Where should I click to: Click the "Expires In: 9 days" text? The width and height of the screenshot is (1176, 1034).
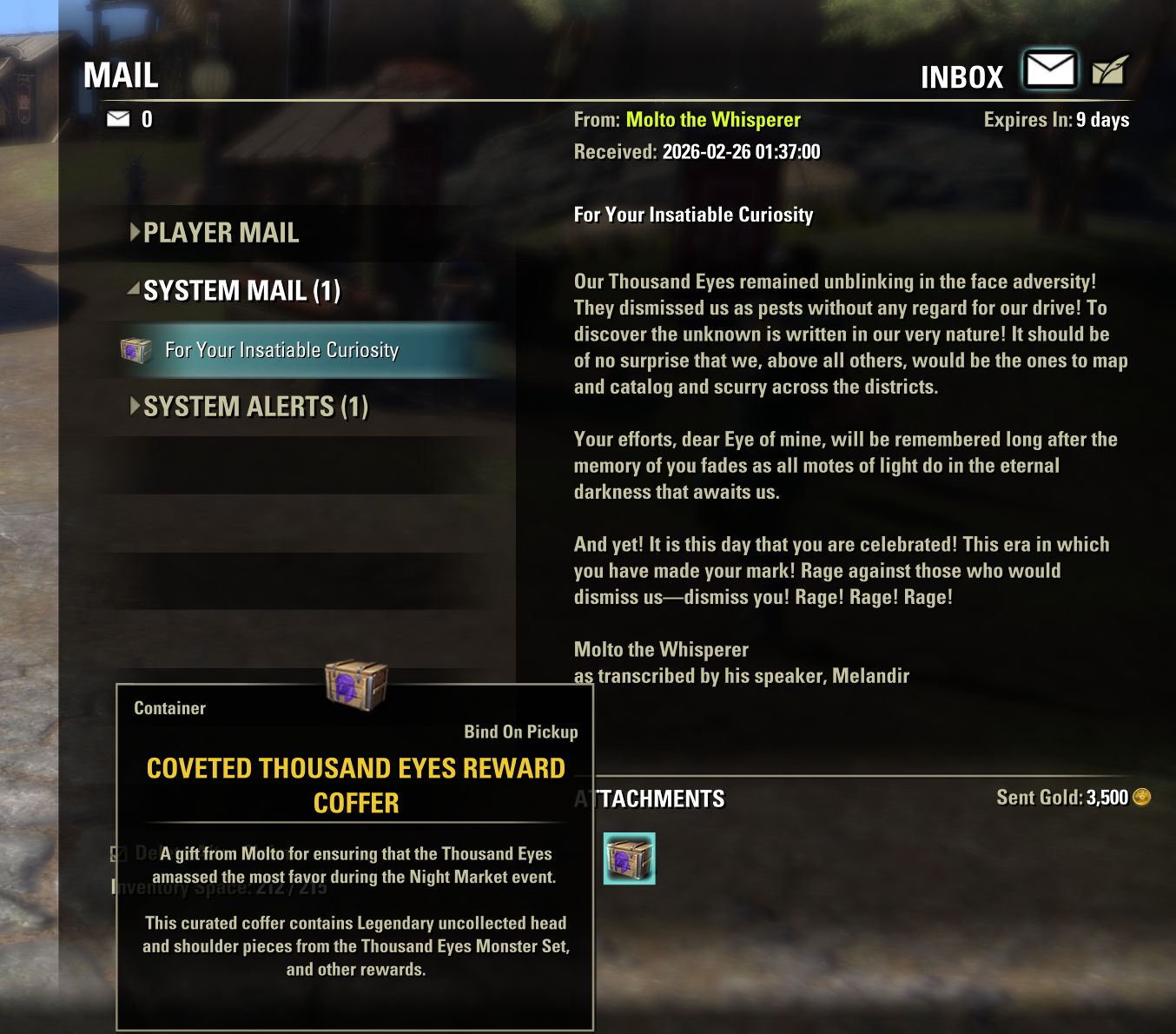tap(1056, 120)
